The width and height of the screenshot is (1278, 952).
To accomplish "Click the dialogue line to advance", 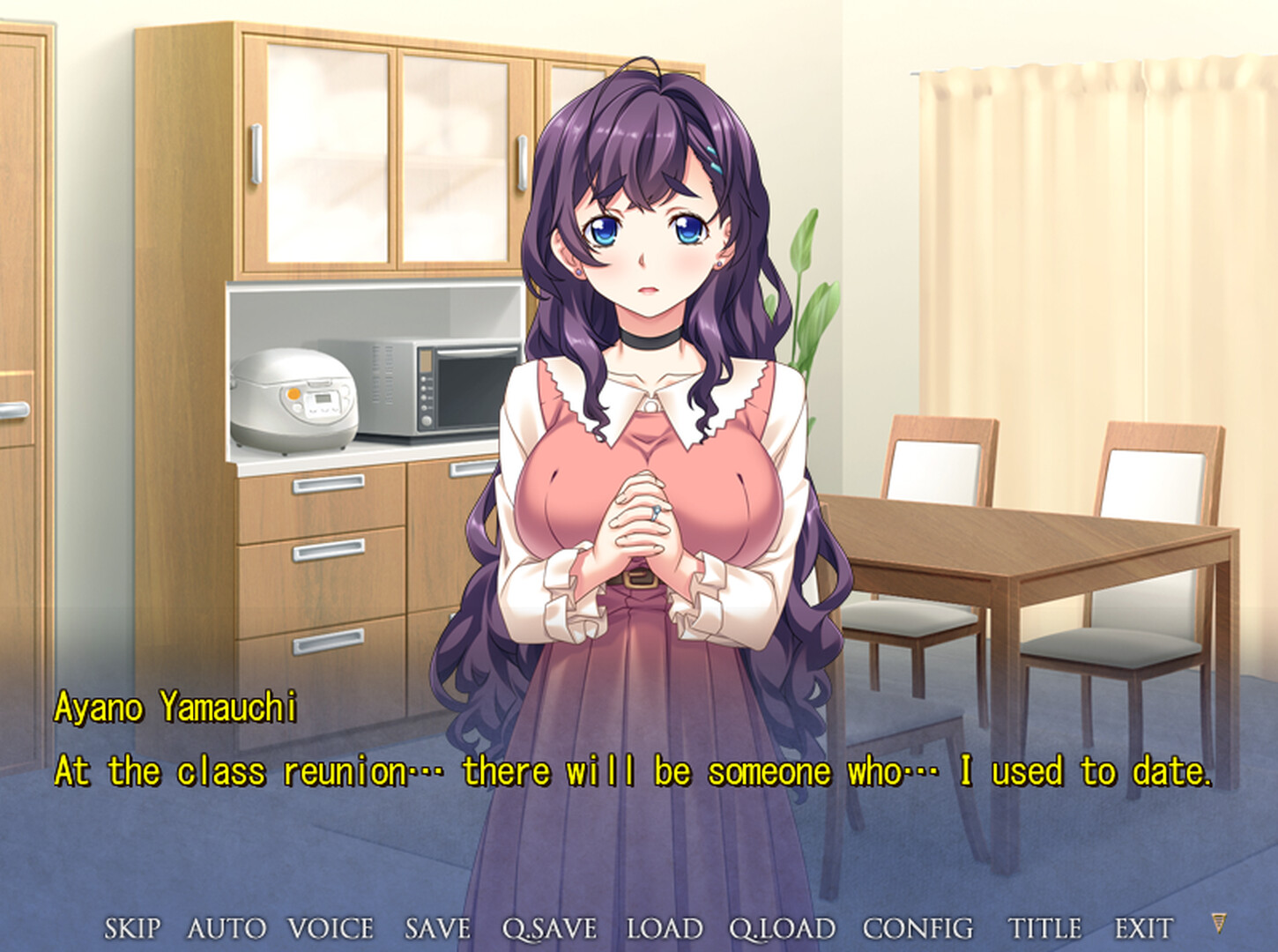I will 635,772.
